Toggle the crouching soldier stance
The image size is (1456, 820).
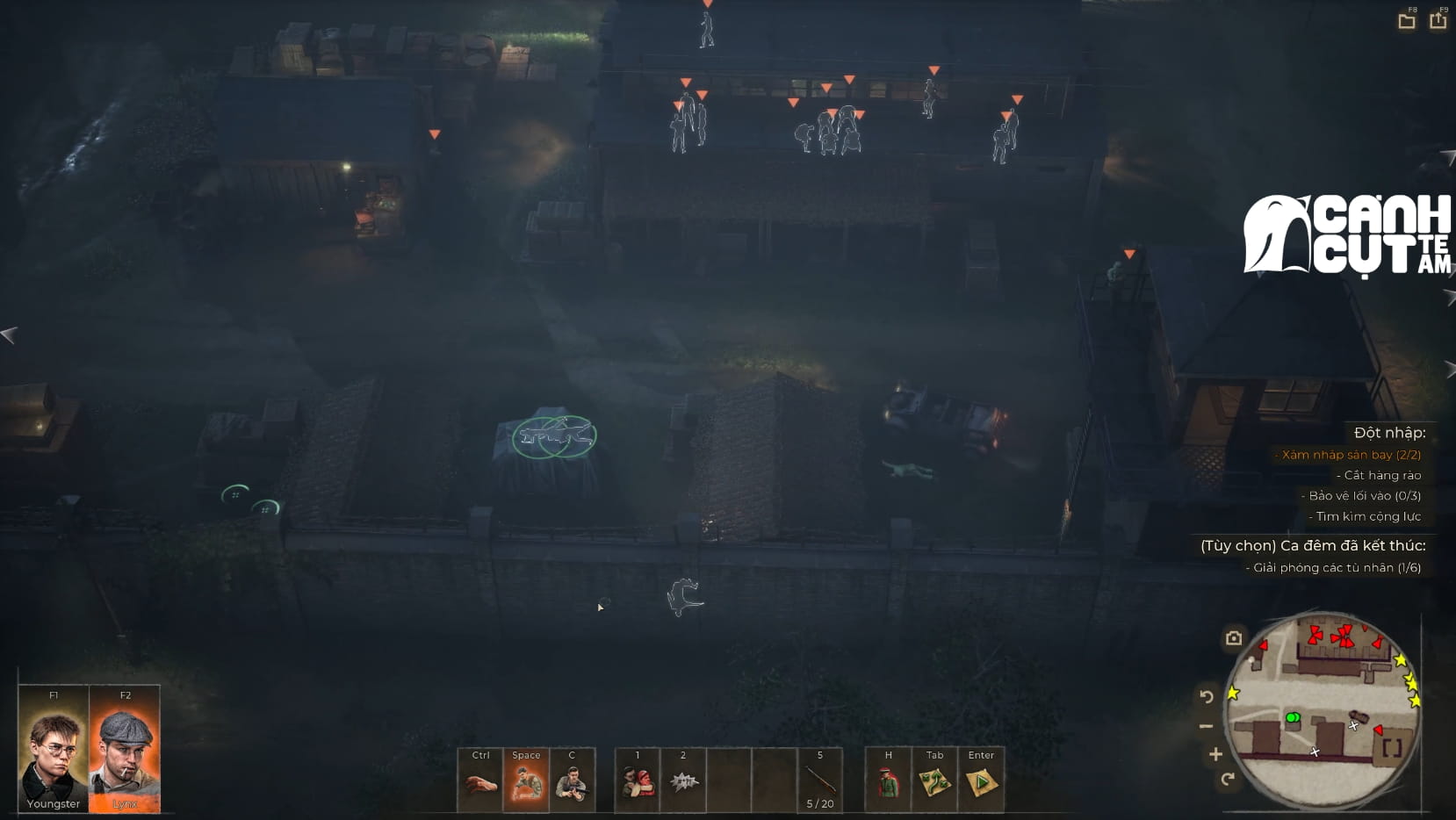526,780
